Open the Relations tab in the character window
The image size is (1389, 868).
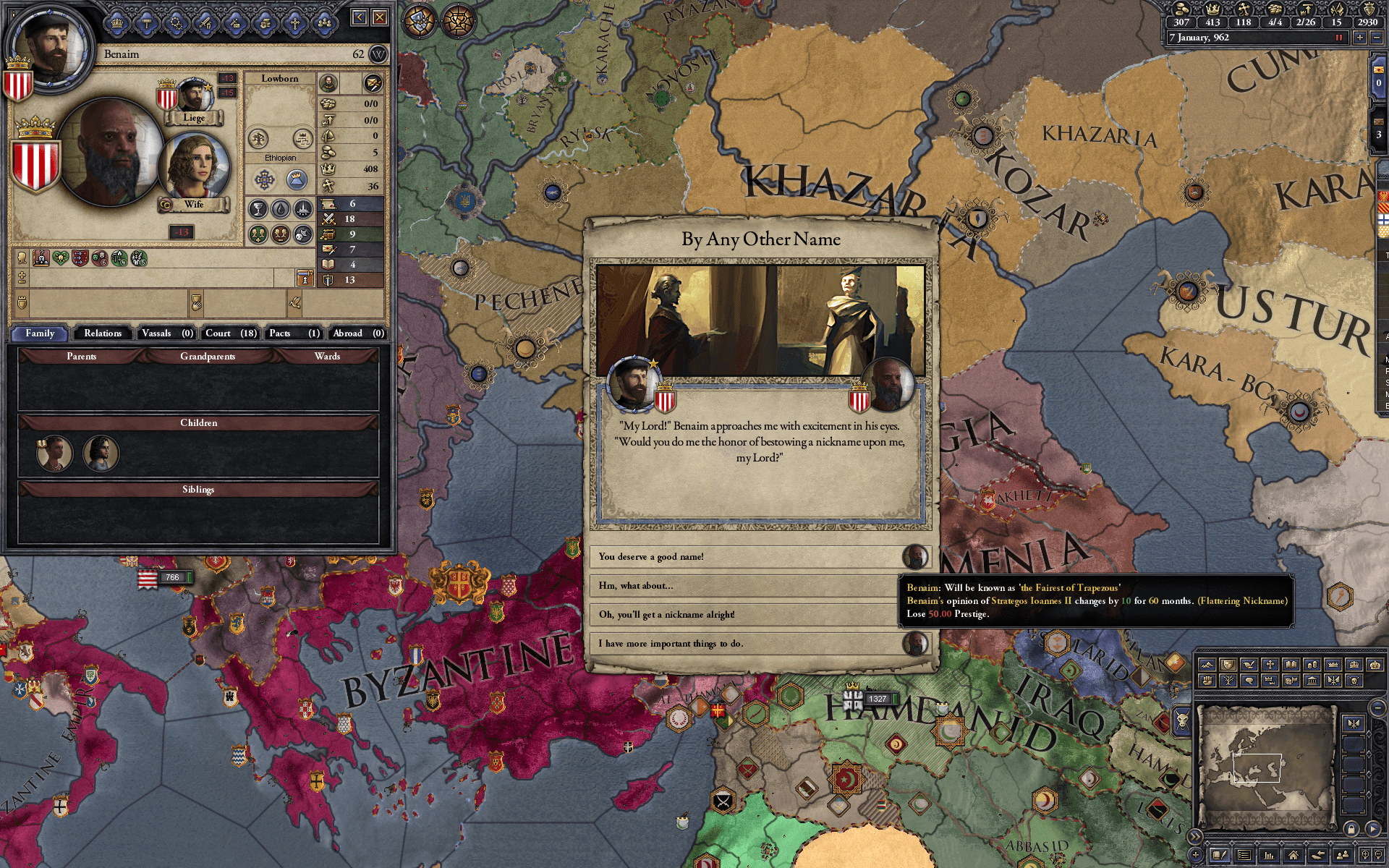pos(102,333)
